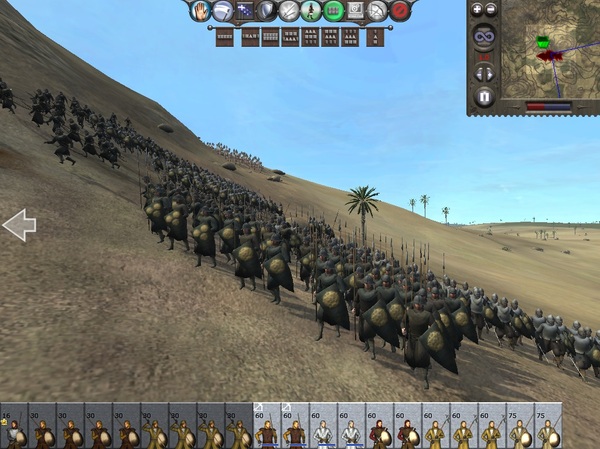Image resolution: width=600 pixels, height=449 pixels.
Task: Click the infinity camera lock button
Action: pos(484,38)
